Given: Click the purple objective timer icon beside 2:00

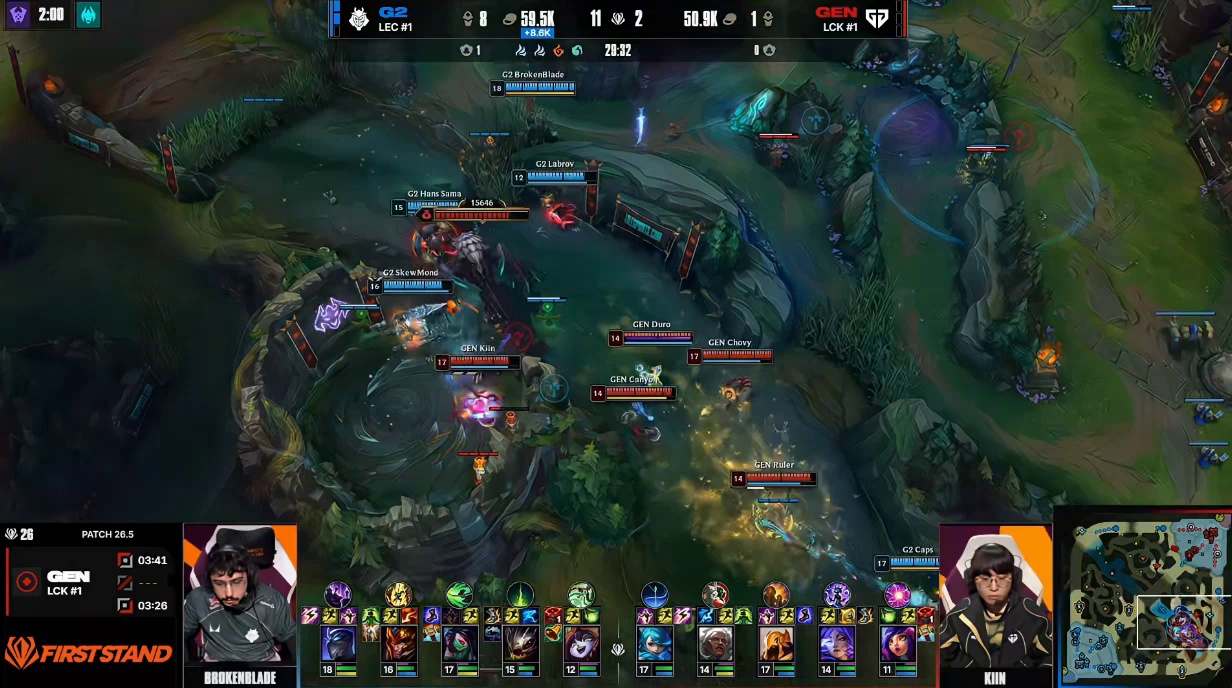Looking at the screenshot, I should pyautogui.click(x=19, y=14).
